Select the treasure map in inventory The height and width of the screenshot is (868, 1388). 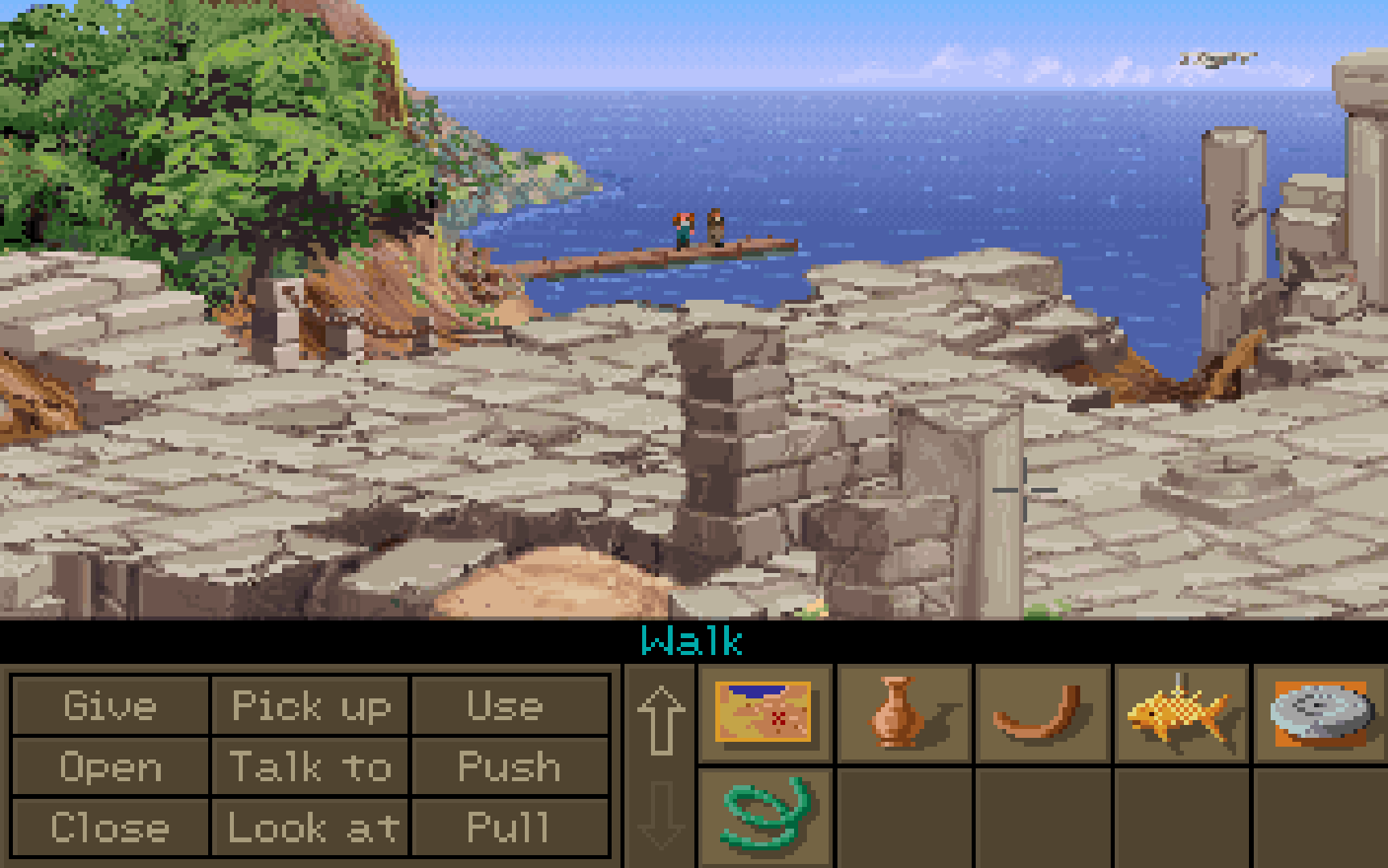[764, 712]
